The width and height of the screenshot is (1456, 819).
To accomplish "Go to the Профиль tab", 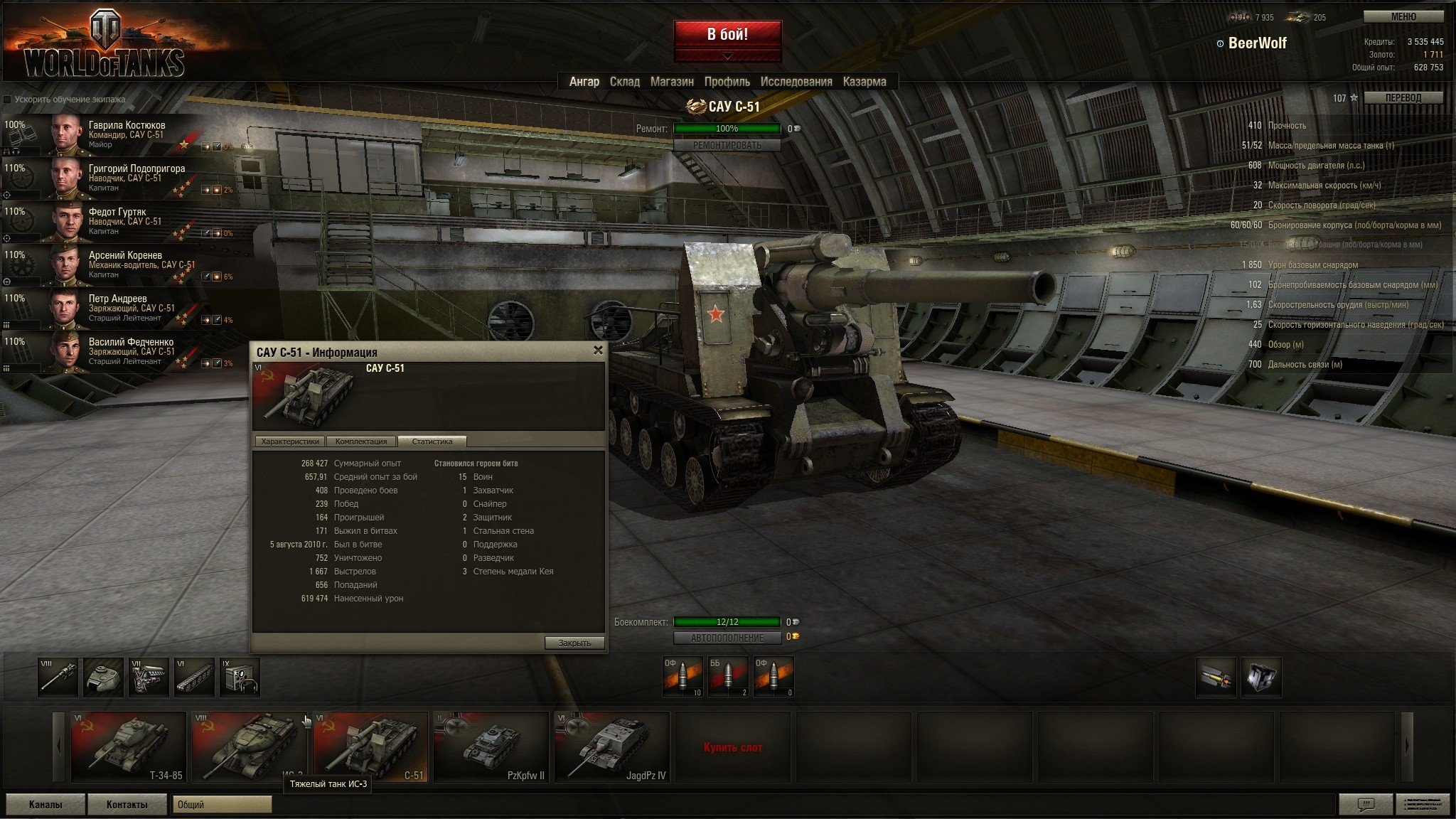I will coord(727,82).
